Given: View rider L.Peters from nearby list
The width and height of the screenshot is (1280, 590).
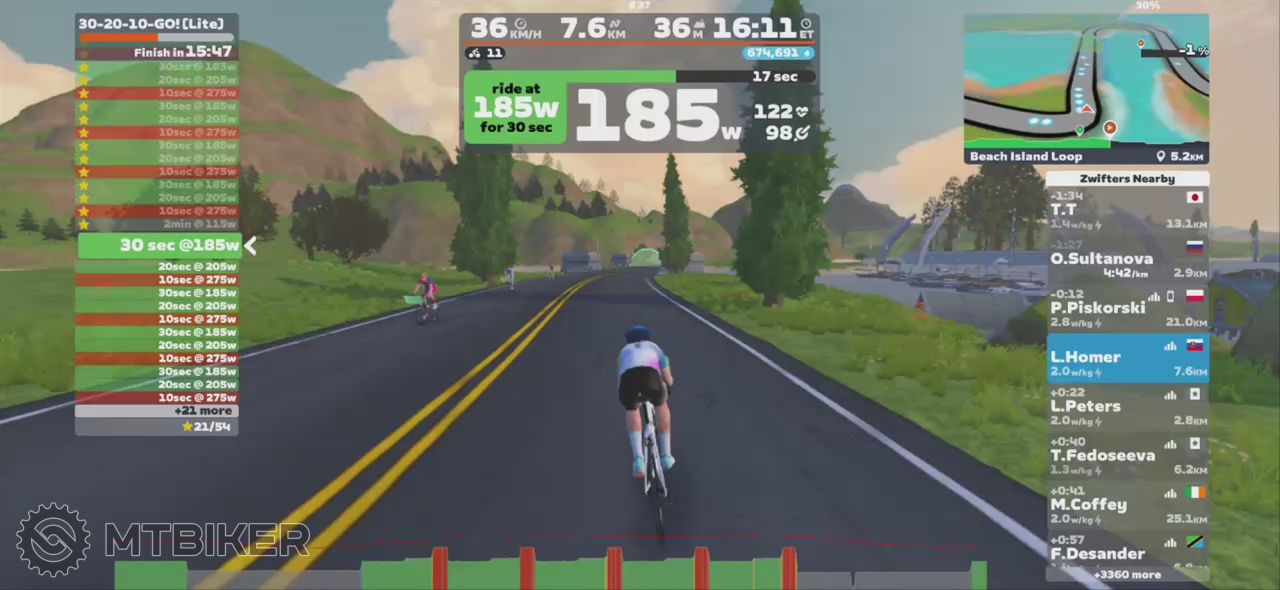Looking at the screenshot, I should tap(1127, 407).
